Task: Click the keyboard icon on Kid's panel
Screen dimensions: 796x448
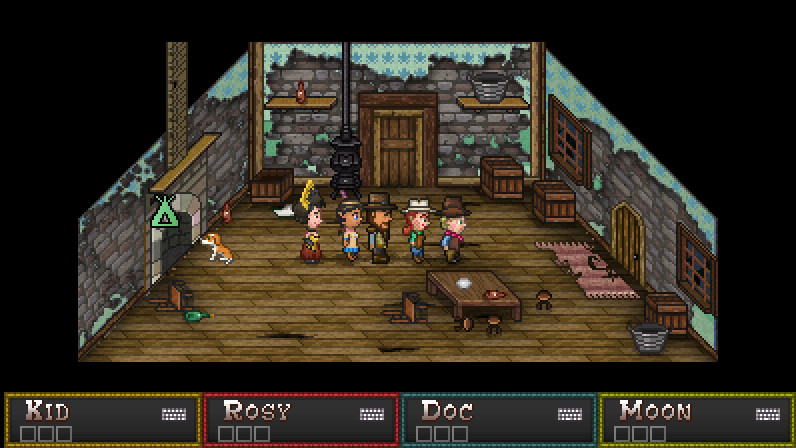Action: click(x=175, y=414)
